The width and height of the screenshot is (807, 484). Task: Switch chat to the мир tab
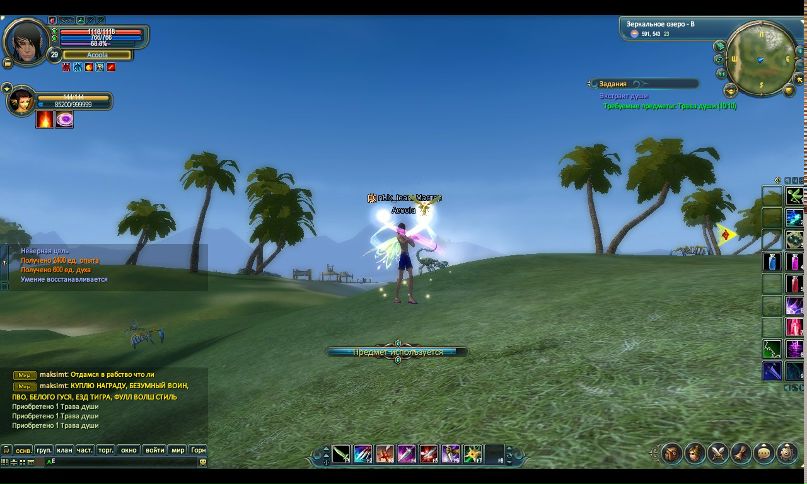(177, 451)
